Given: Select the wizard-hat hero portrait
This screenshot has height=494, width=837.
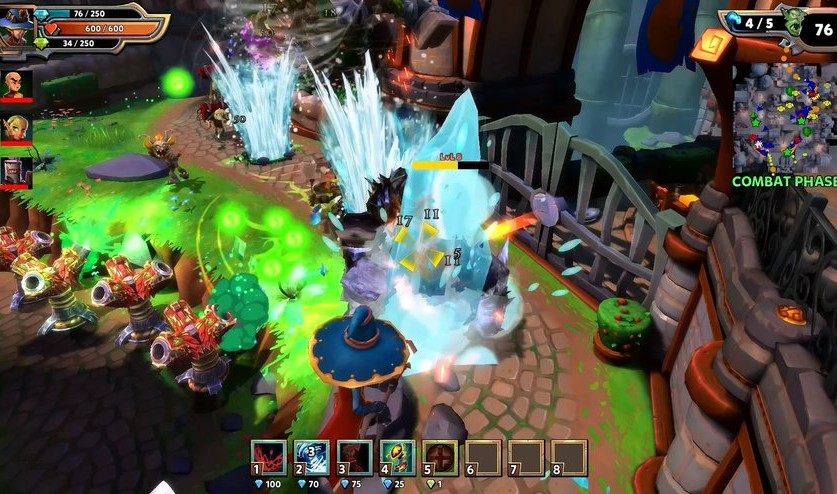Looking at the screenshot, I should click(17, 28).
